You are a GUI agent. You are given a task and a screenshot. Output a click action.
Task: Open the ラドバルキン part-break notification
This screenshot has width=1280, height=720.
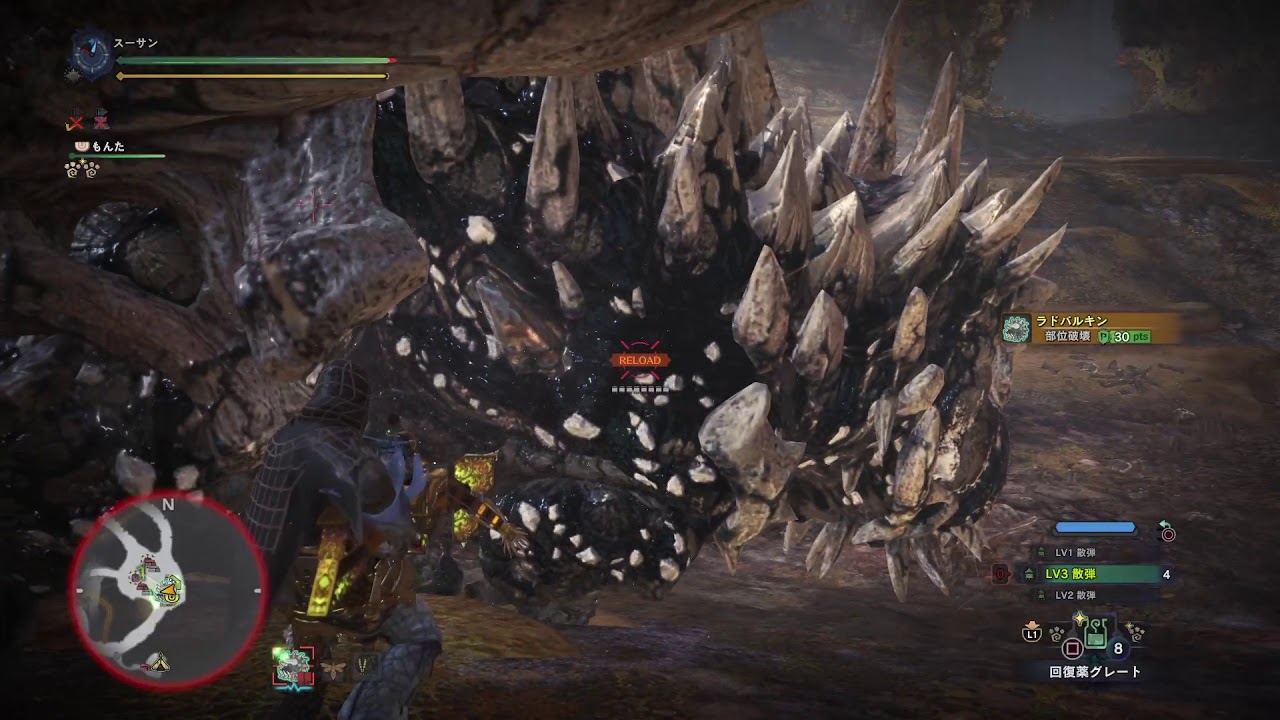click(x=1092, y=329)
